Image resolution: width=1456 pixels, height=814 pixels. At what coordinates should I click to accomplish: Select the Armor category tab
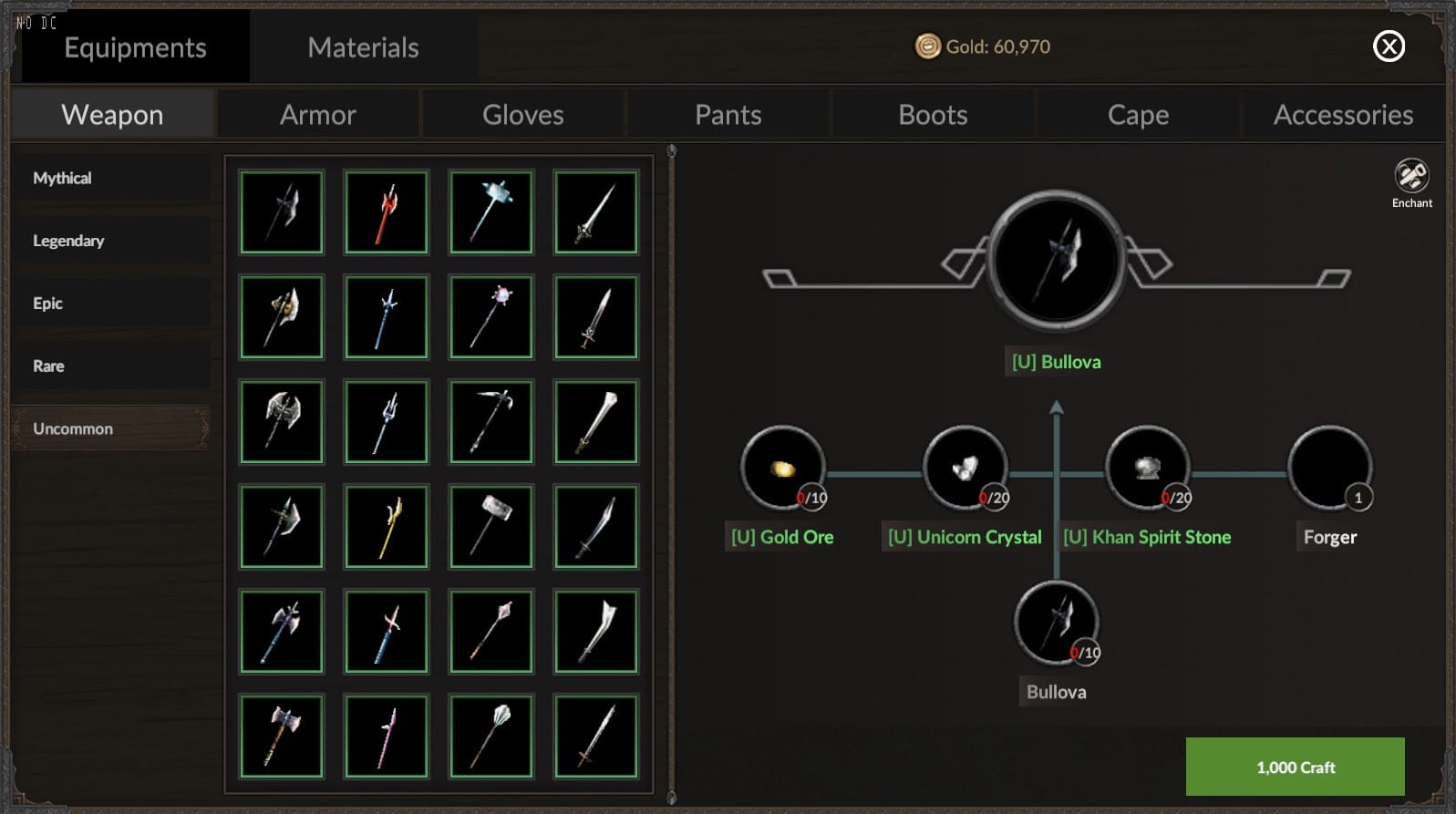[317, 115]
